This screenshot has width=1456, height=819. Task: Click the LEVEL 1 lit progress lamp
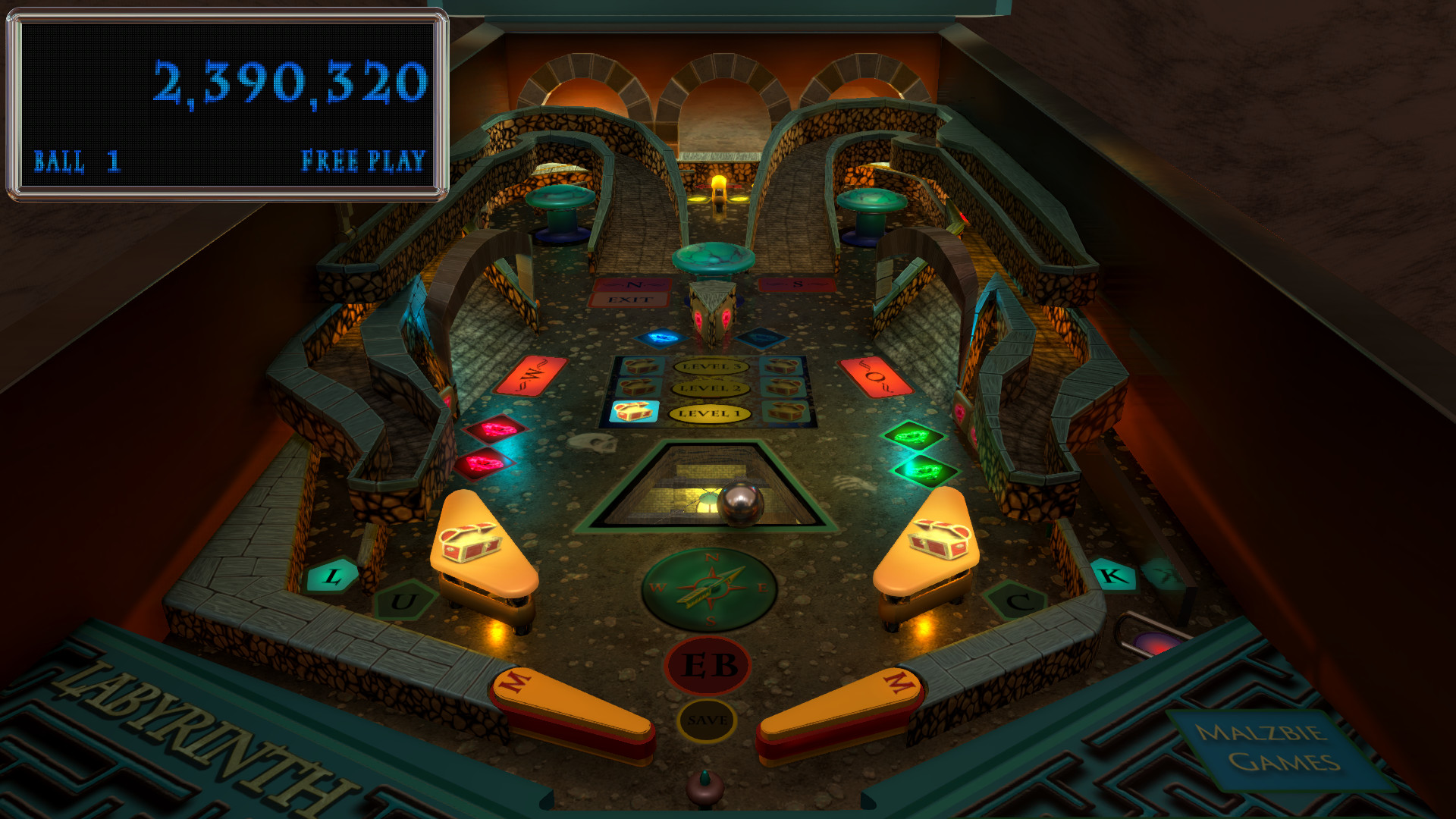(x=709, y=415)
